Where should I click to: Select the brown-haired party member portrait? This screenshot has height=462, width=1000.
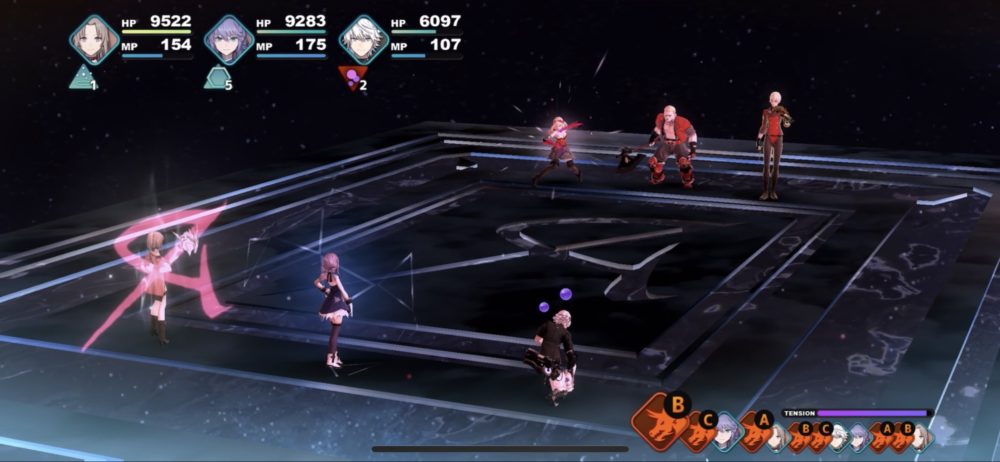coord(94,39)
